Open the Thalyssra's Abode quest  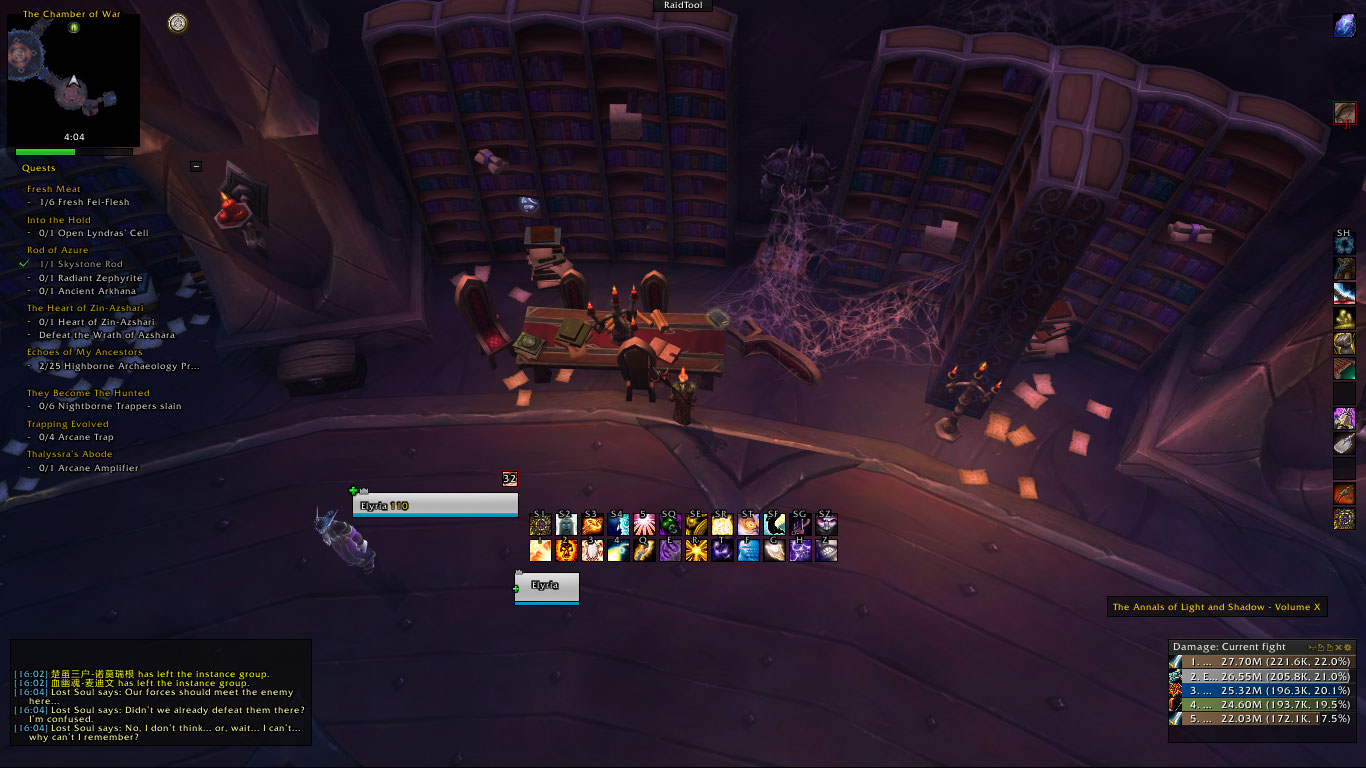69,454
